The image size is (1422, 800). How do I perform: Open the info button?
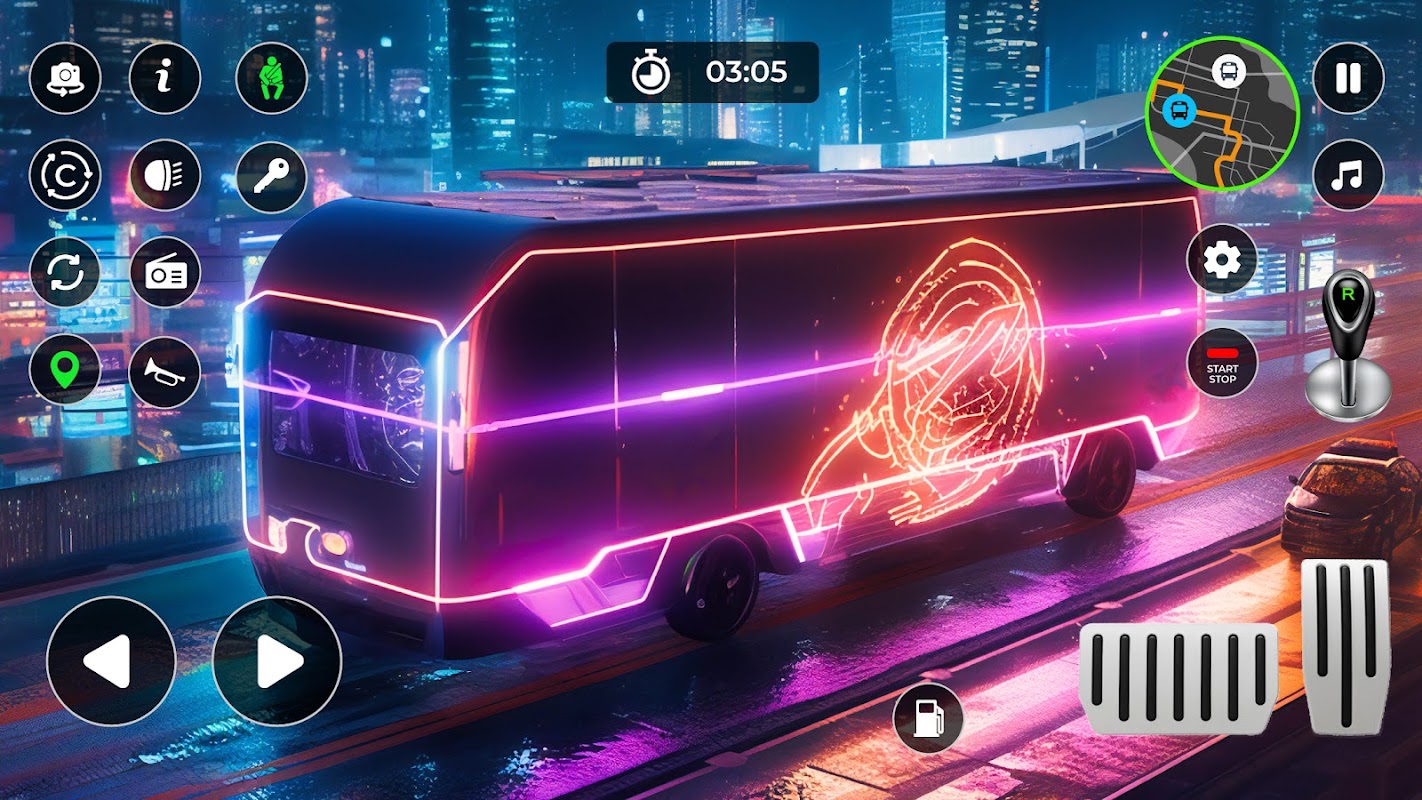tap(165, 78)
